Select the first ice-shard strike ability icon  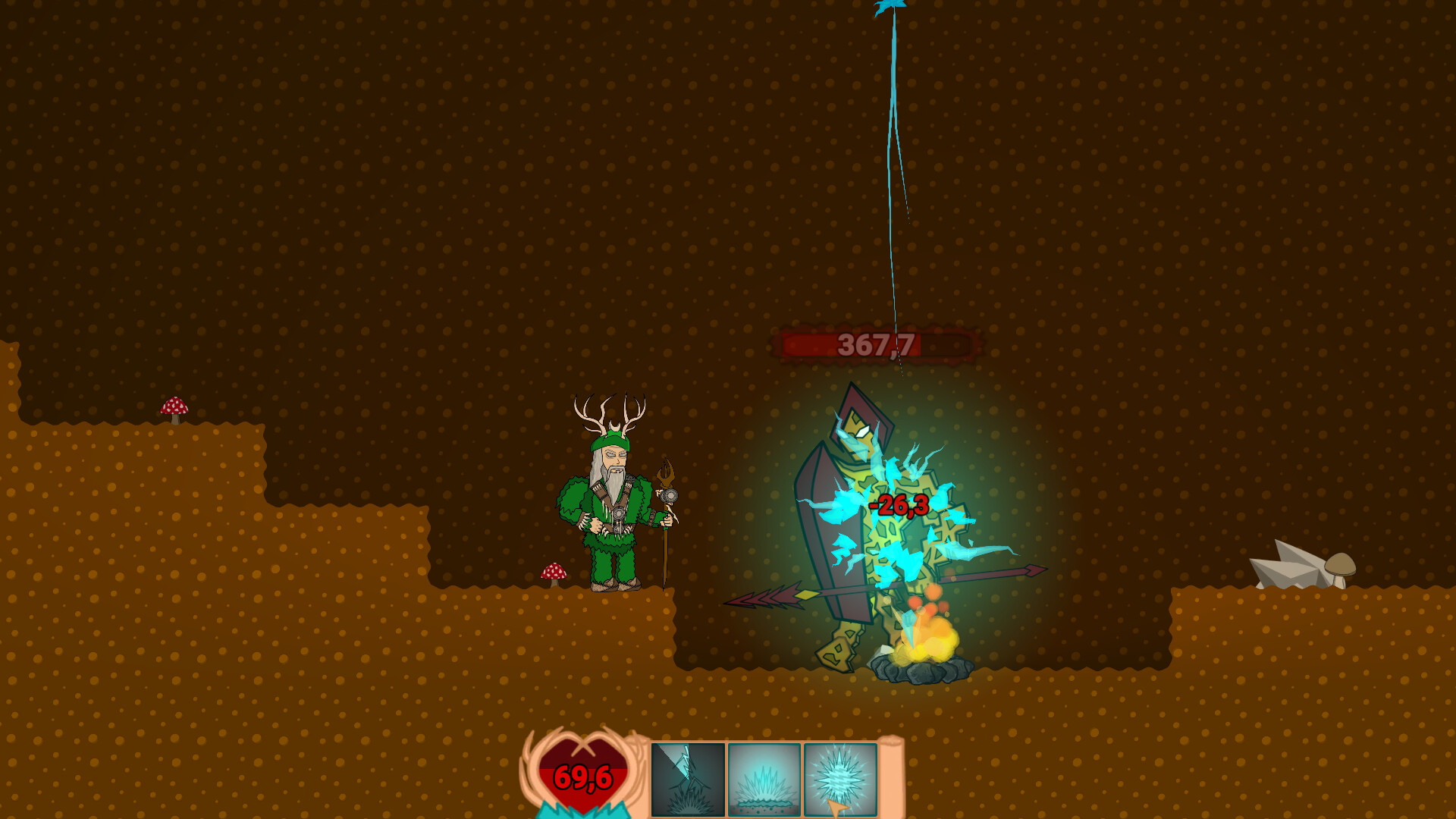(x=686, y=780)
